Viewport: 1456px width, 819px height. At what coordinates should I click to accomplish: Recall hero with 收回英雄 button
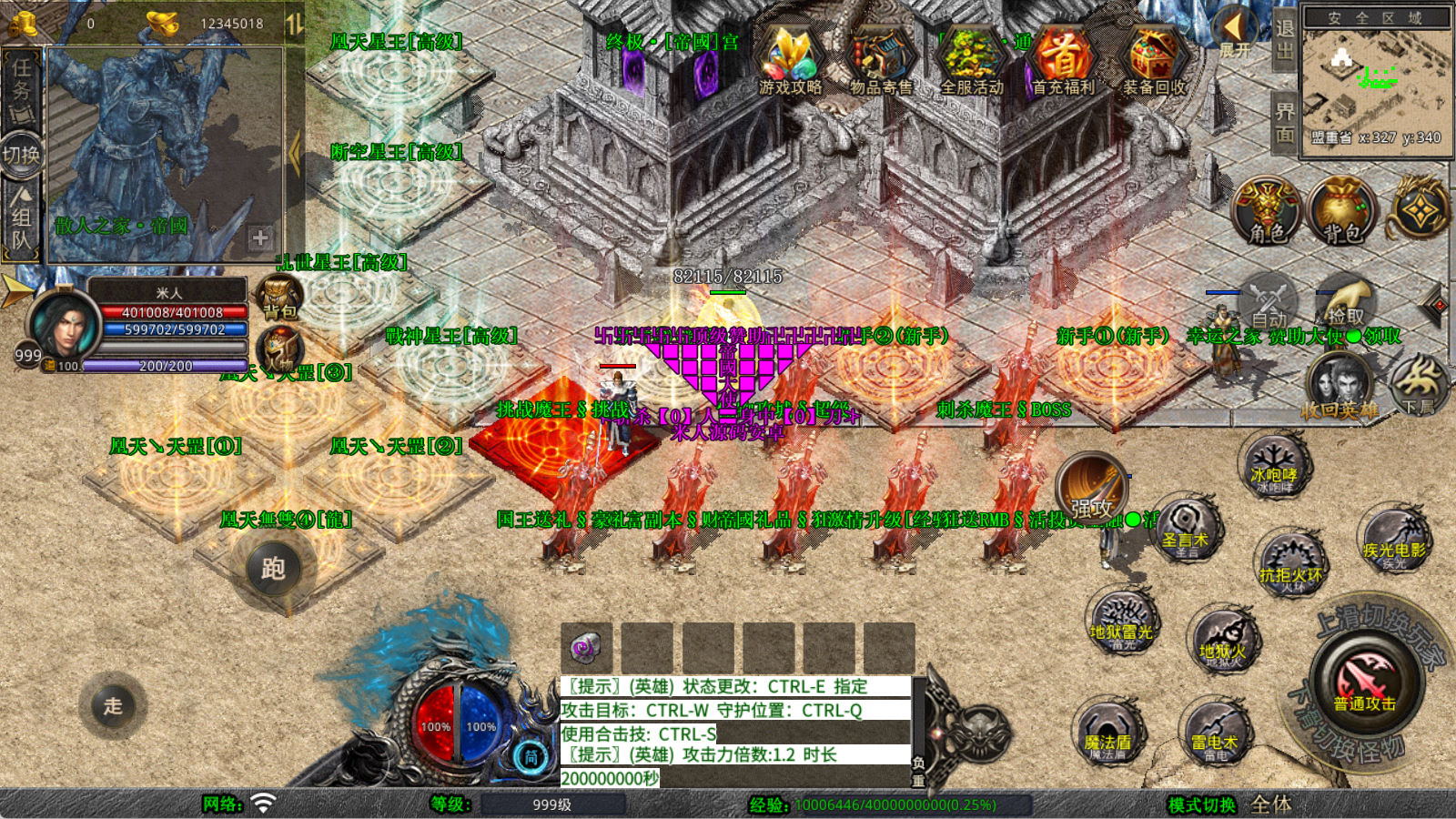(1340, 387)
